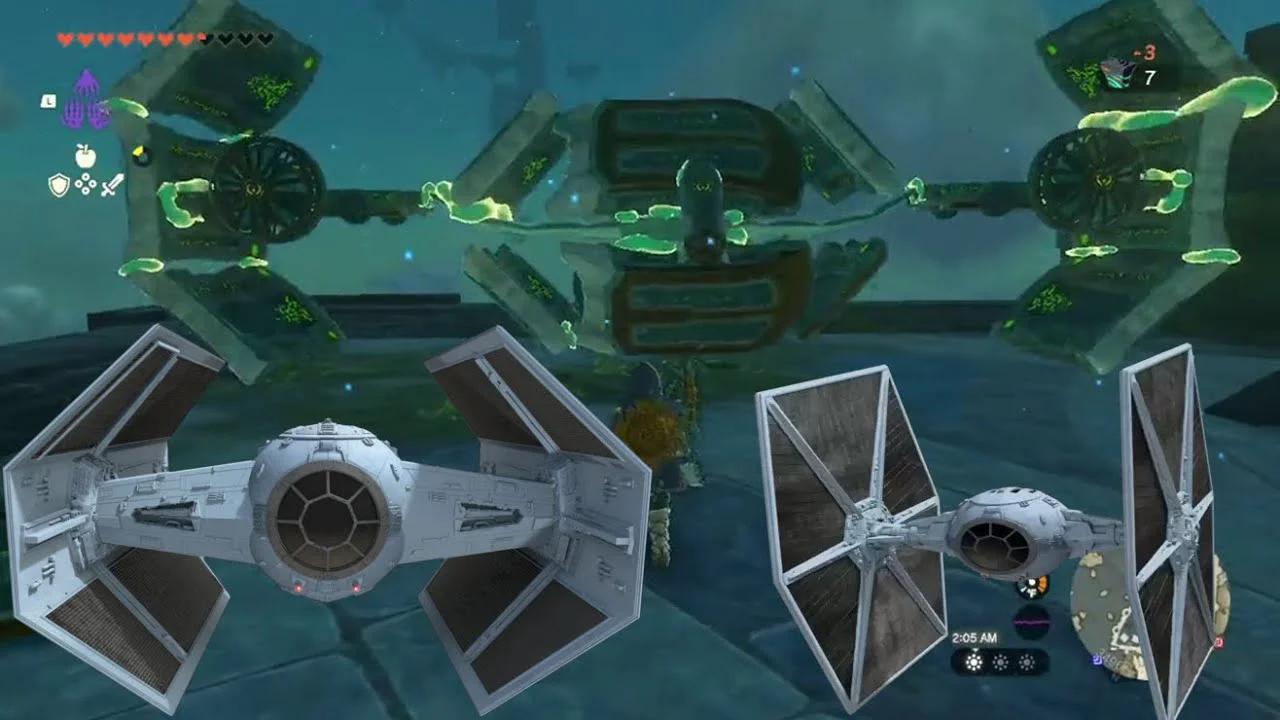This screenshot has width=1280, height=720.
Task: Expand the L button ability prompt
Action: click(x=48, y=102)
